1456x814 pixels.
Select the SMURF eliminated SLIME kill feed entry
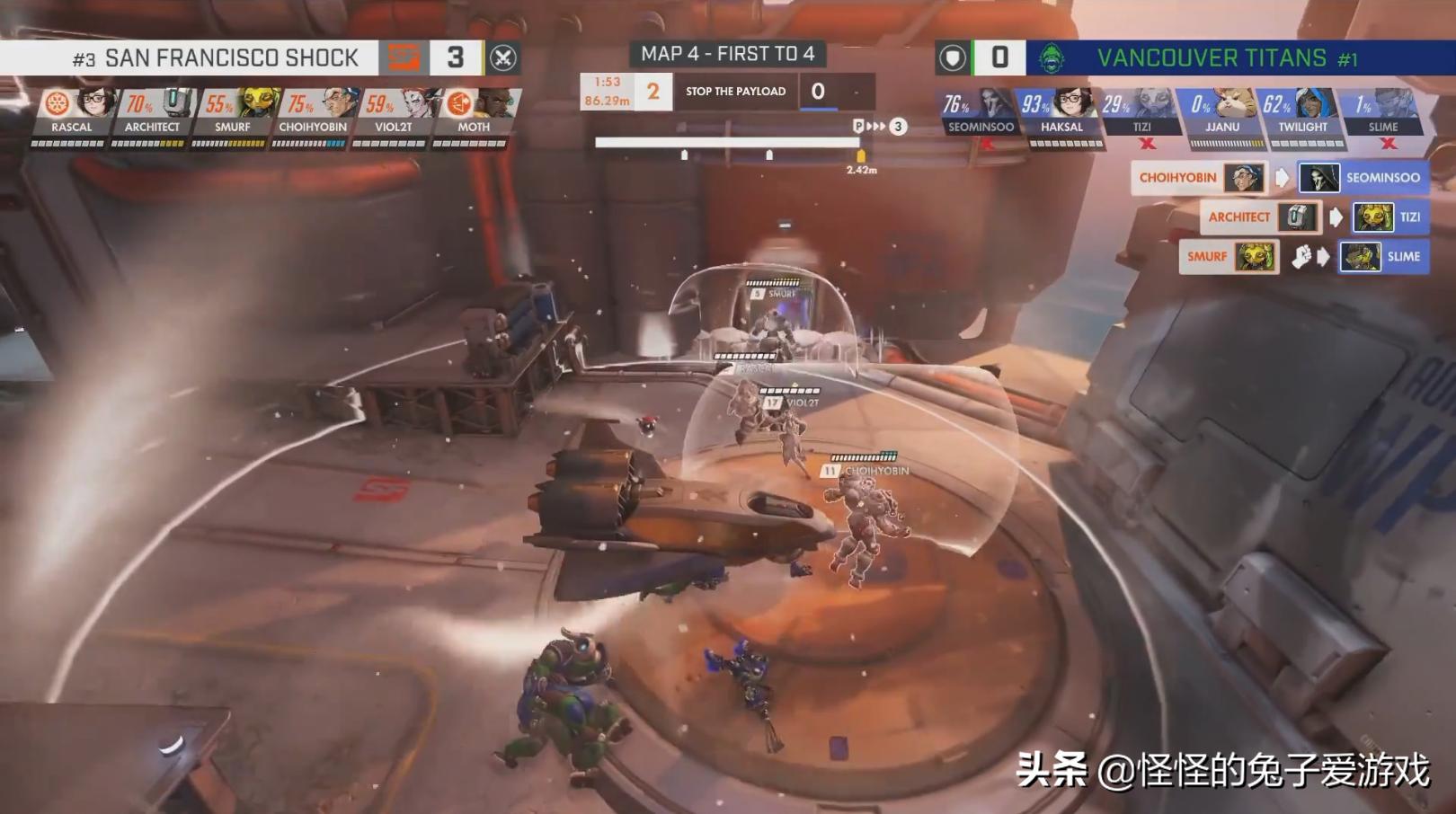[x=1303, y=257]
